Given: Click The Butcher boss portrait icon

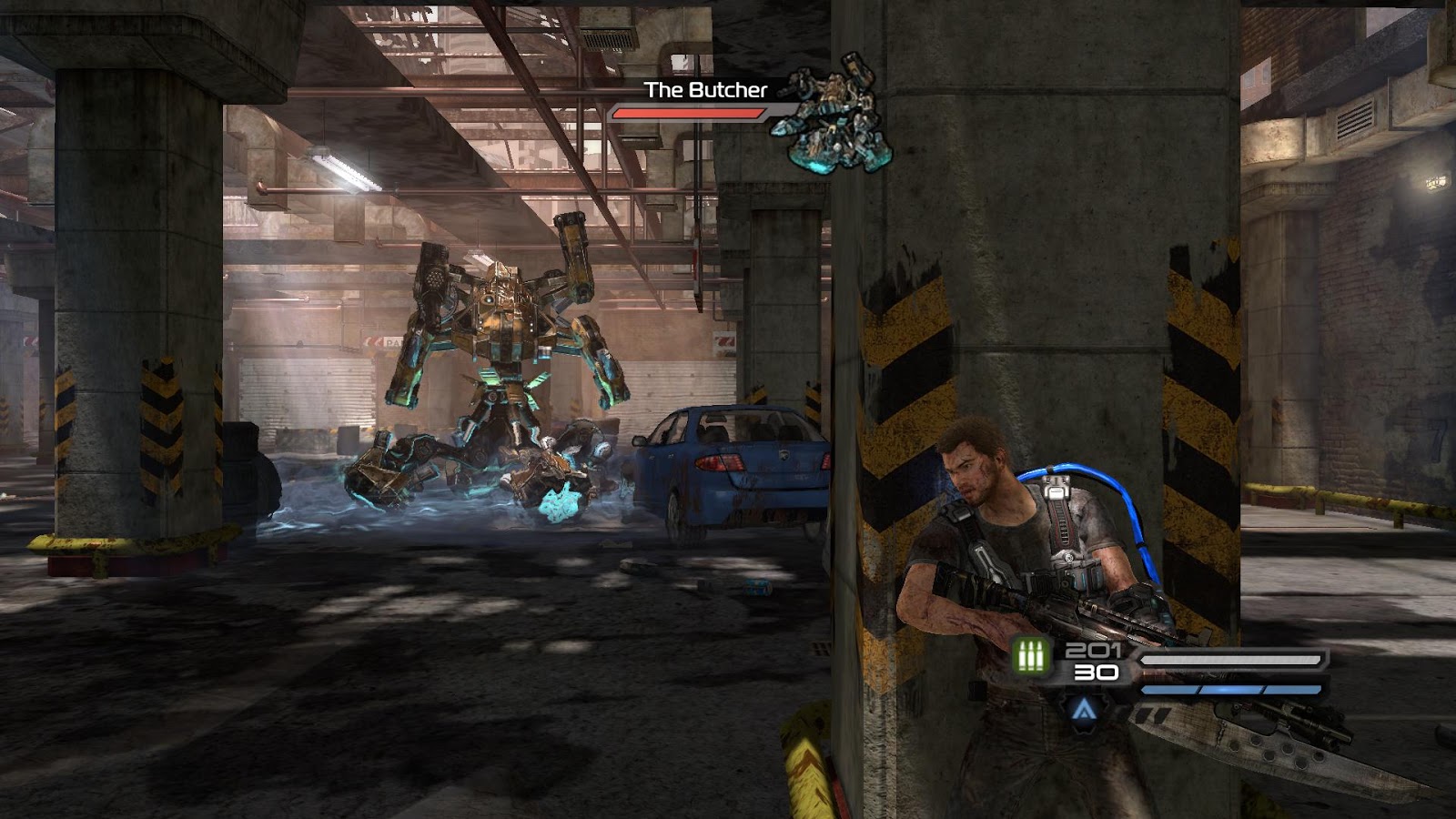Looking at the screenshot, I should (833, 114).
